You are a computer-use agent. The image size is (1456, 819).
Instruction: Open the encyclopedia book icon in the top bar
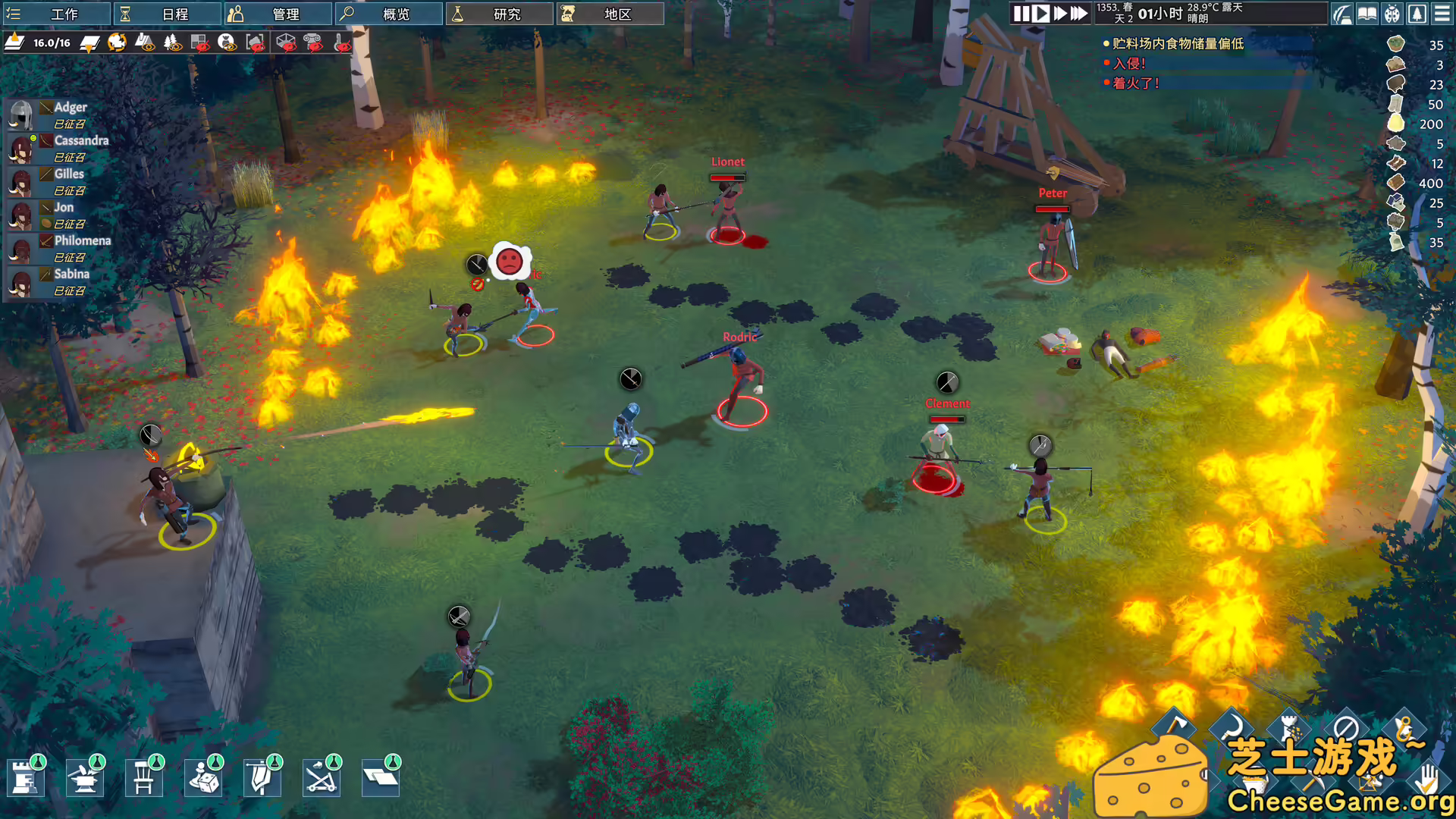(1367, 14)
